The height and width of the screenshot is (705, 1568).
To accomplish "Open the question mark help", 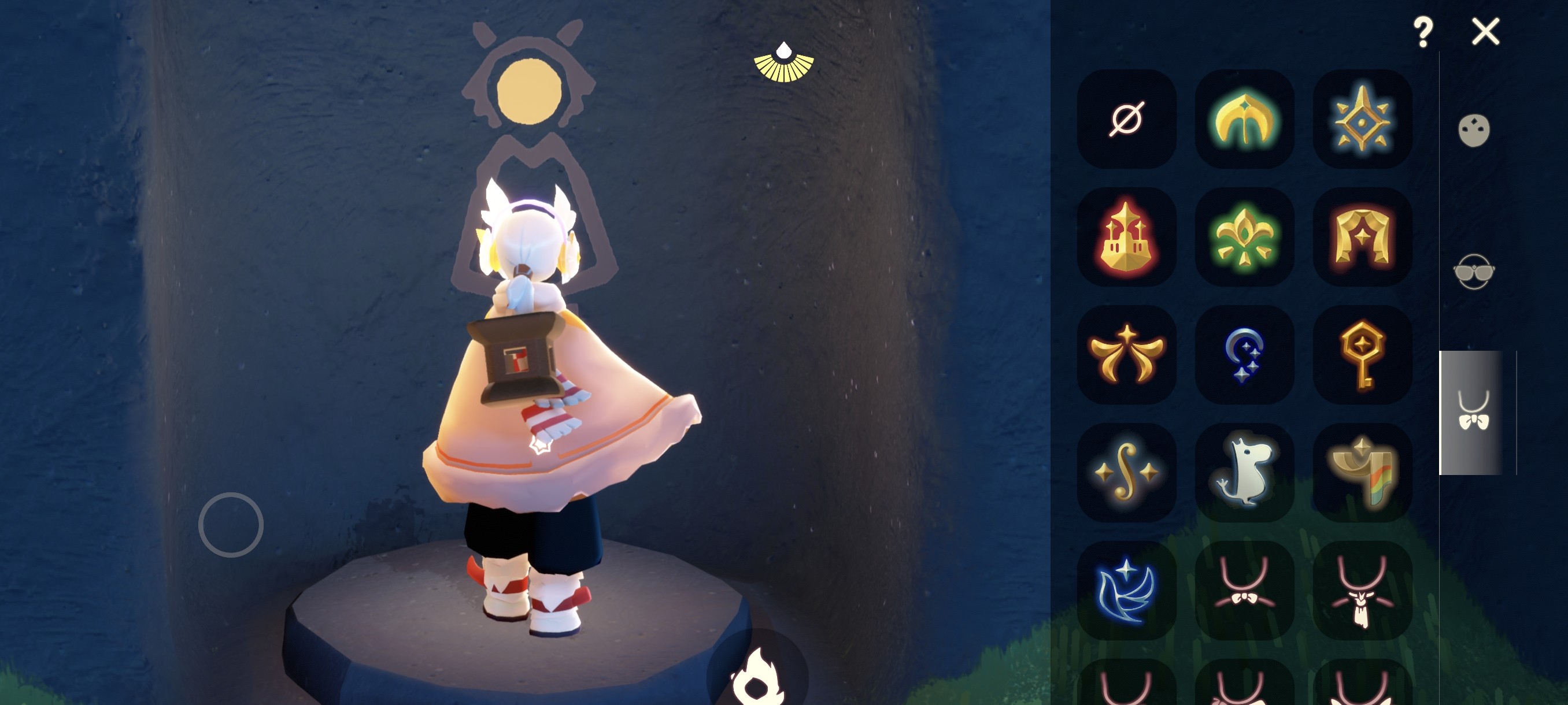I will [x=1422, y=32].
